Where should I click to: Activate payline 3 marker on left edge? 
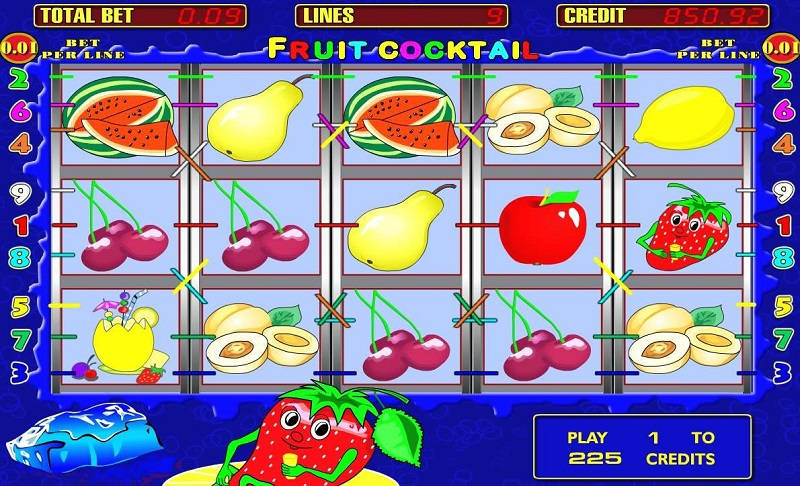20,373
